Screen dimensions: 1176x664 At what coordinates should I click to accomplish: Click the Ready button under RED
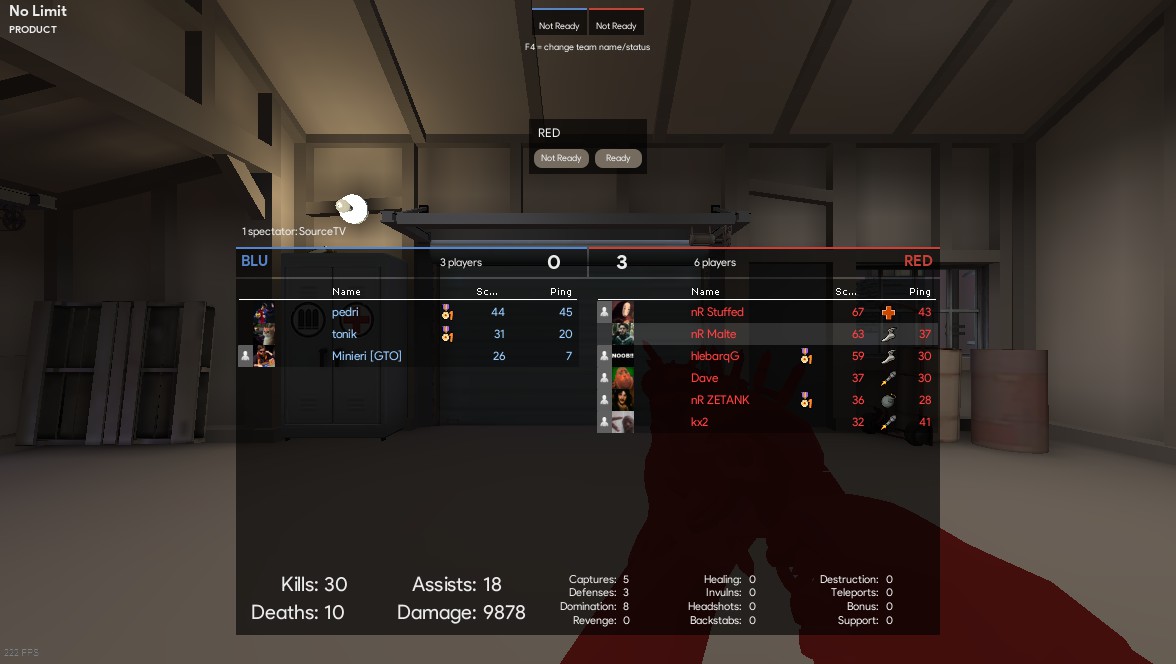pos(618,158)
